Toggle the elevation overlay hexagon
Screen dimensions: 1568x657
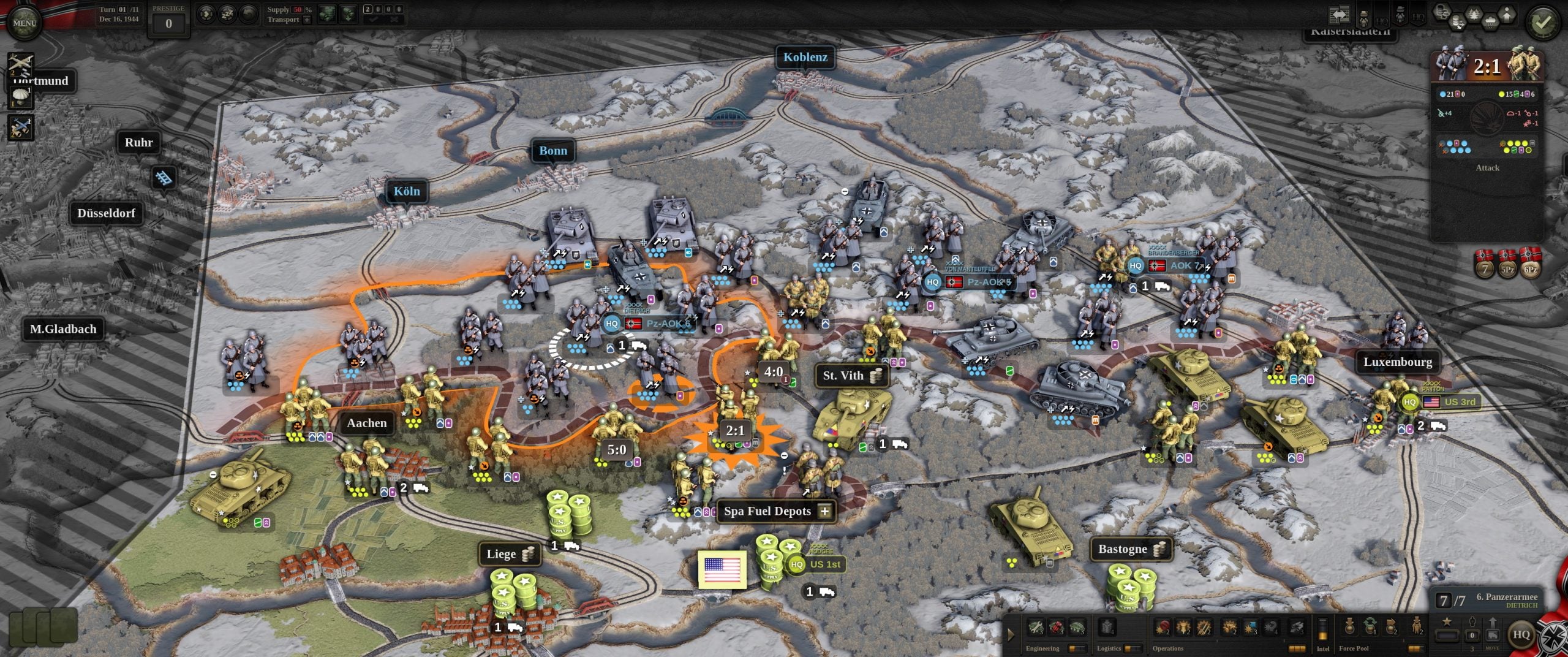pos(1507,16)
